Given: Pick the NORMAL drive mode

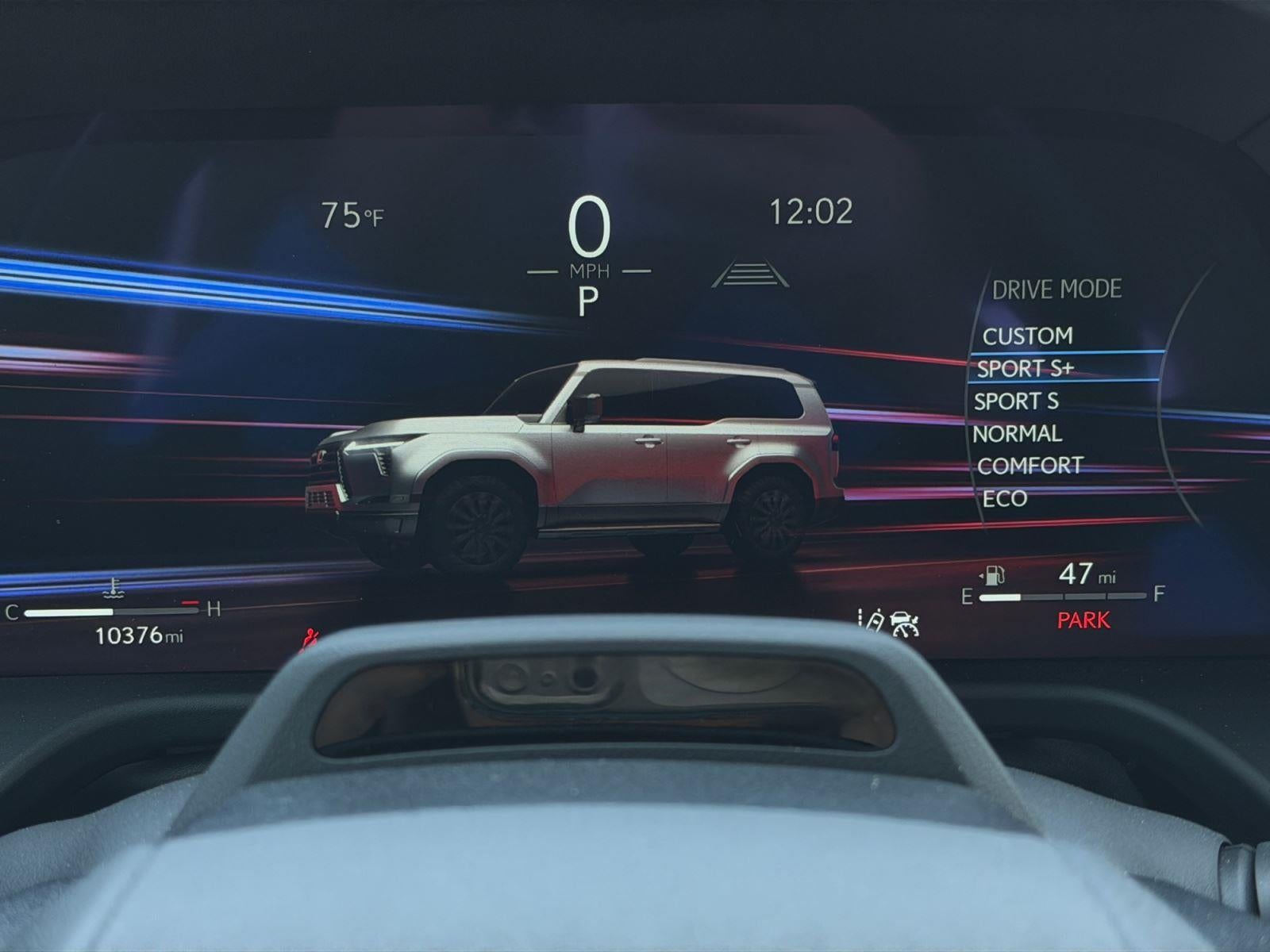Looking at the screenshot, I should 1017,434.
